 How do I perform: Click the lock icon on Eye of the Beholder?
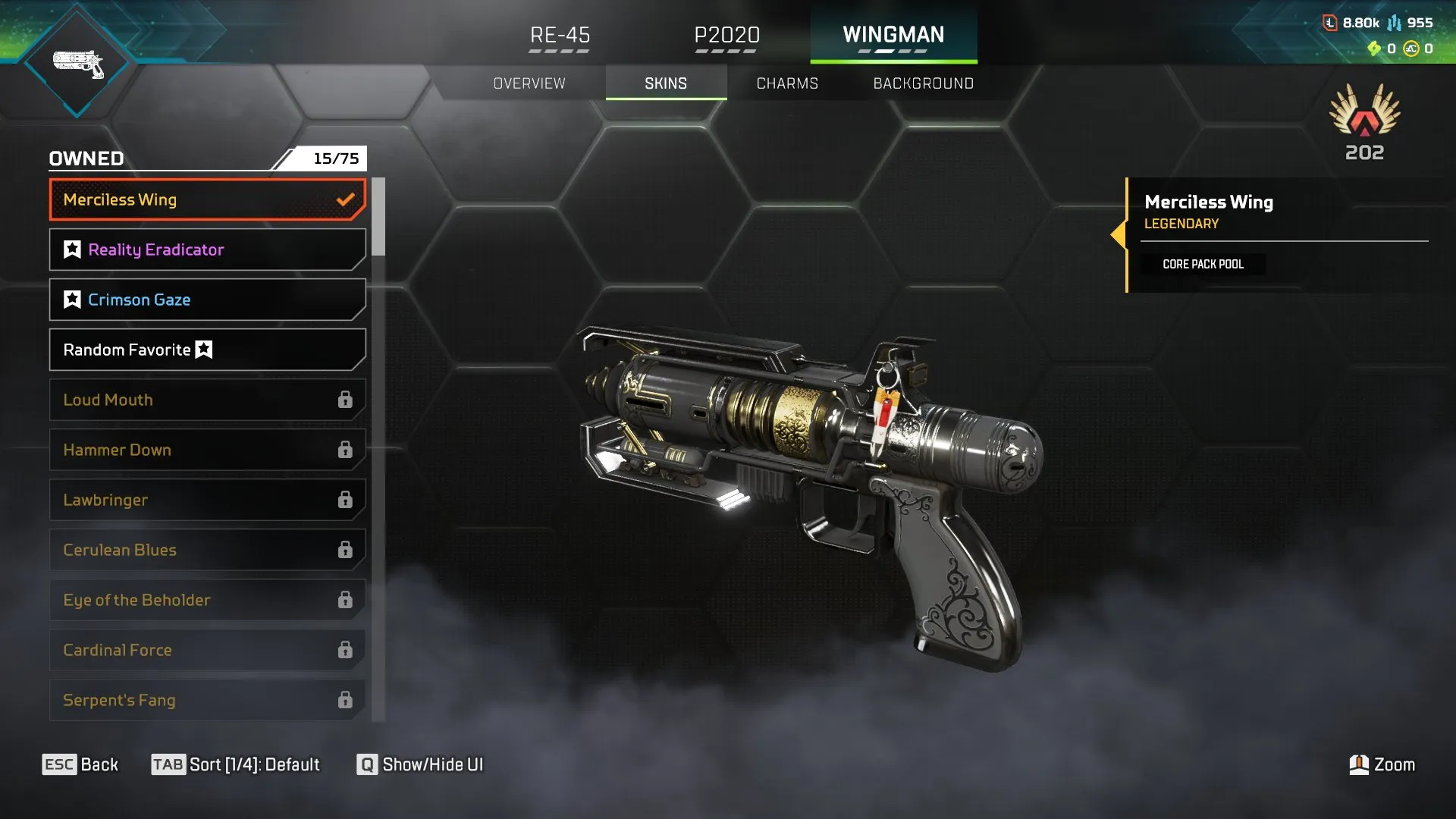tap(346, 600)
